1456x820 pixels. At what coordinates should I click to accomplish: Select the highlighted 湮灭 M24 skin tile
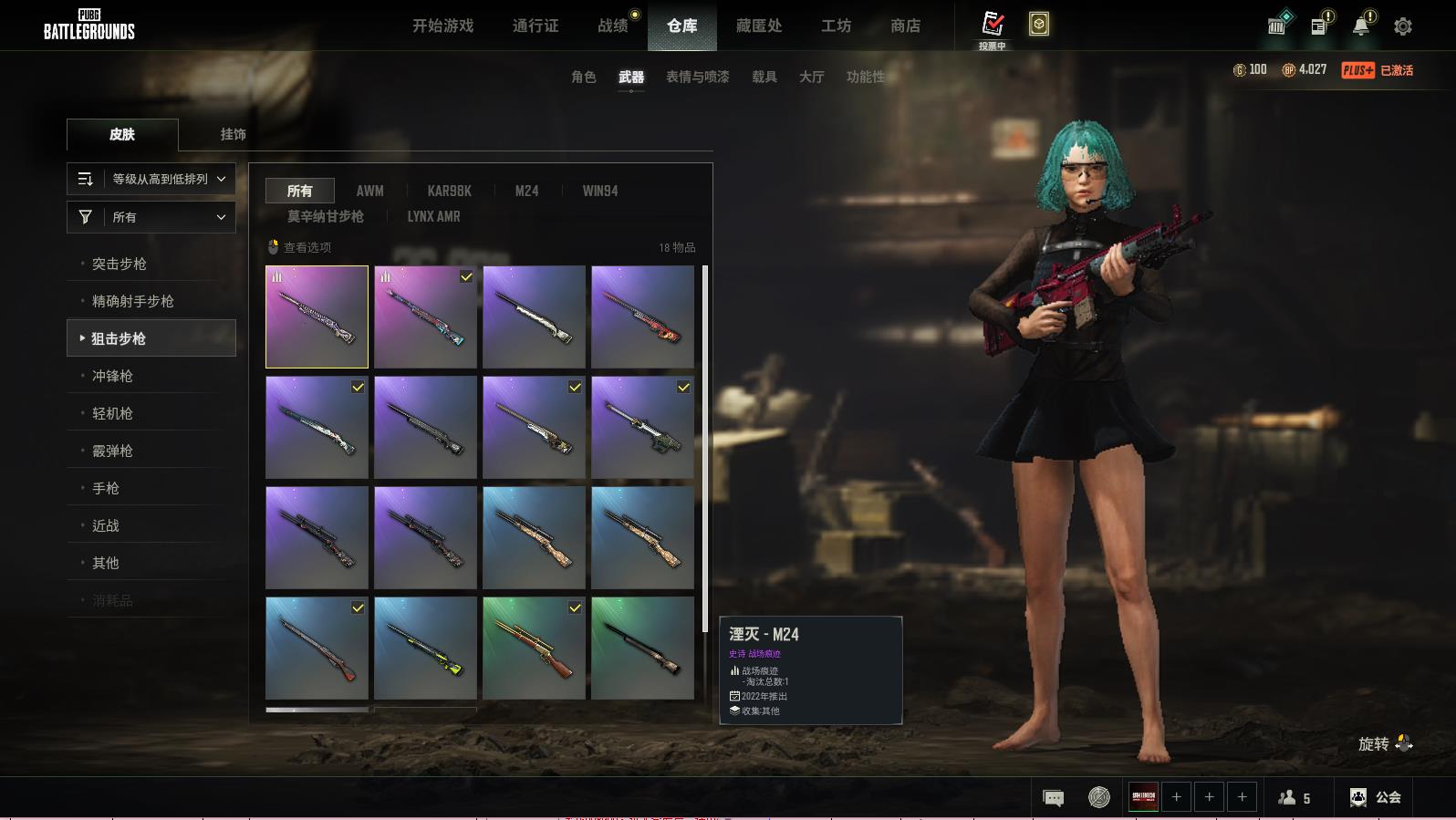(317, 317)
